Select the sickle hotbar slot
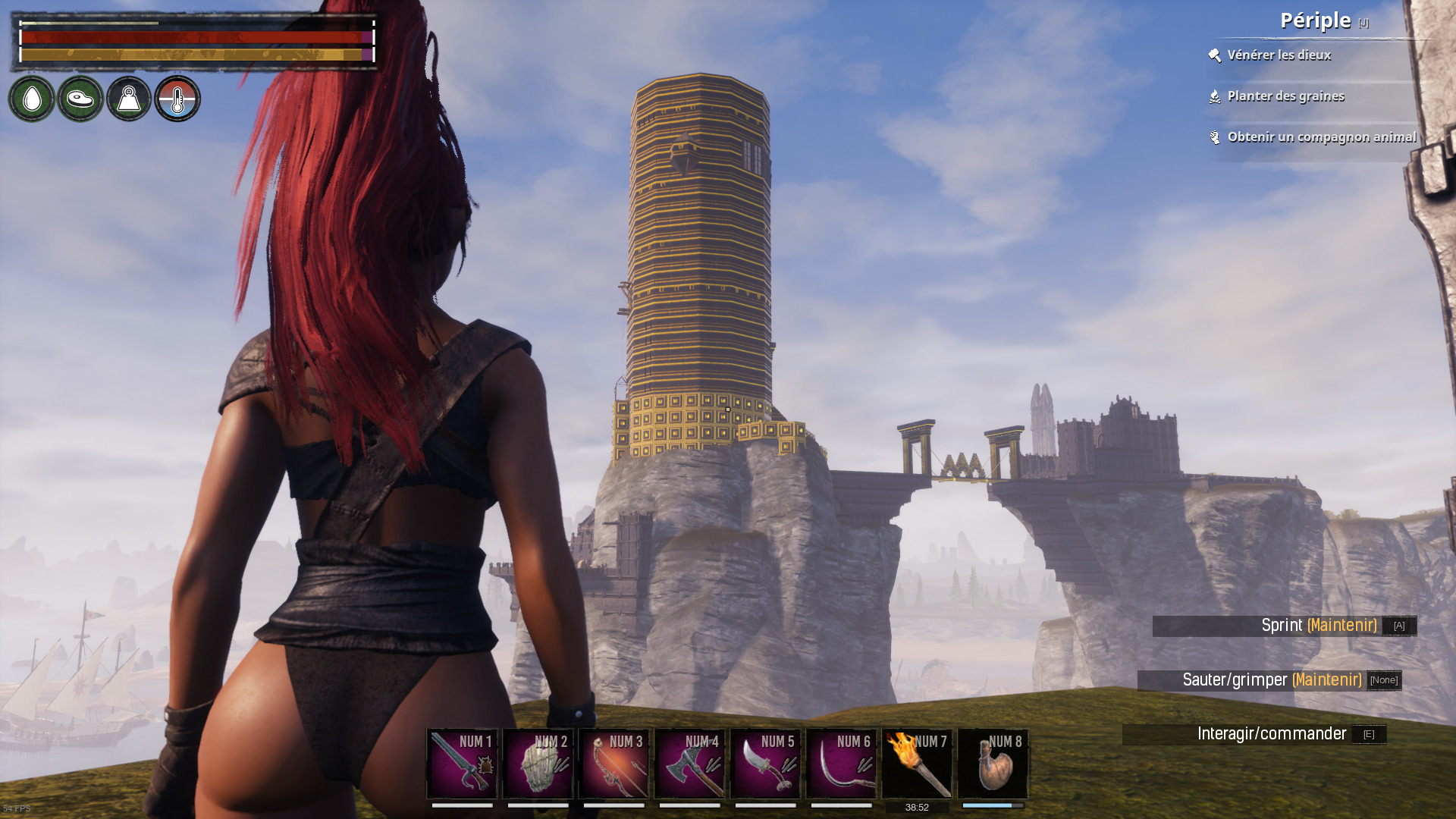This screenshot has width=1456, height=819. (841, 764)
